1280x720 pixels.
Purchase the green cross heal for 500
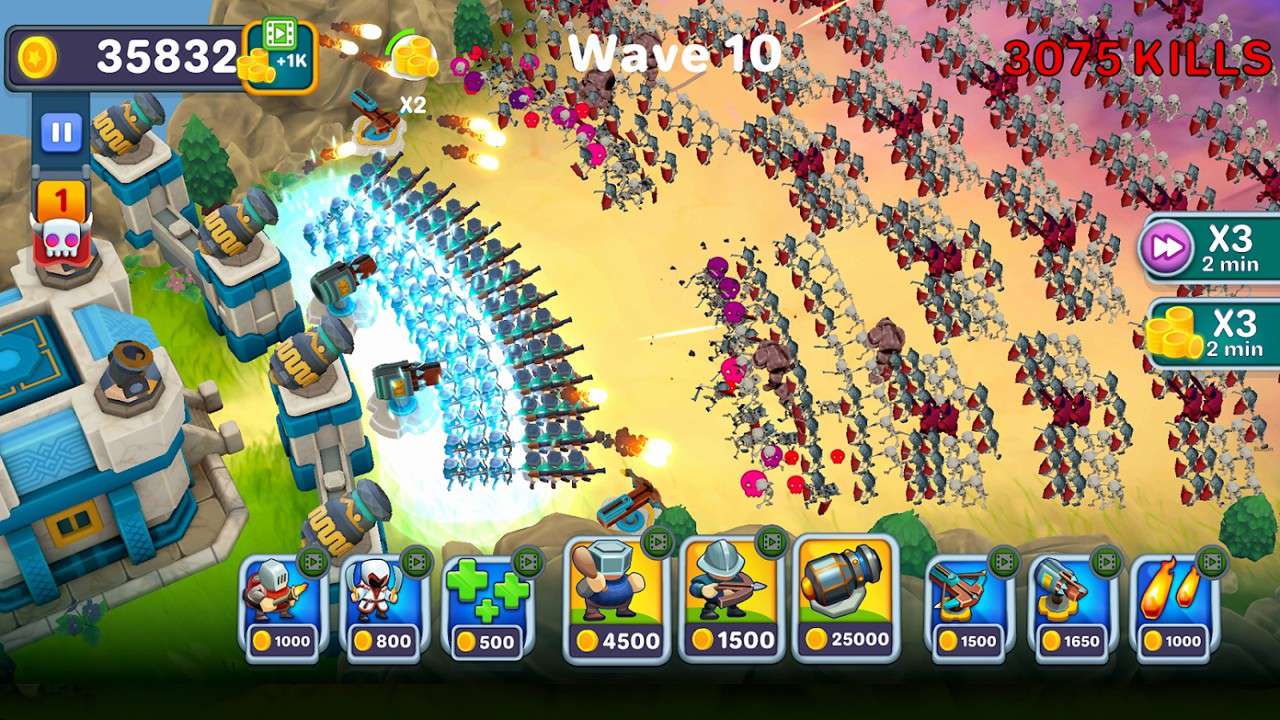(x=487, y=607)
